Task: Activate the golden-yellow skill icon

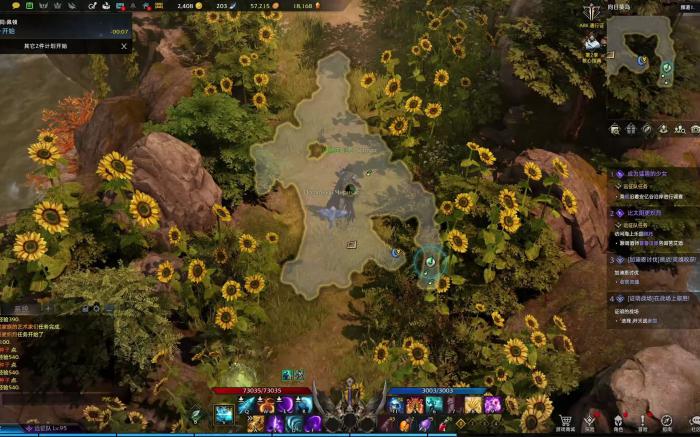Action: coord(473,404)
